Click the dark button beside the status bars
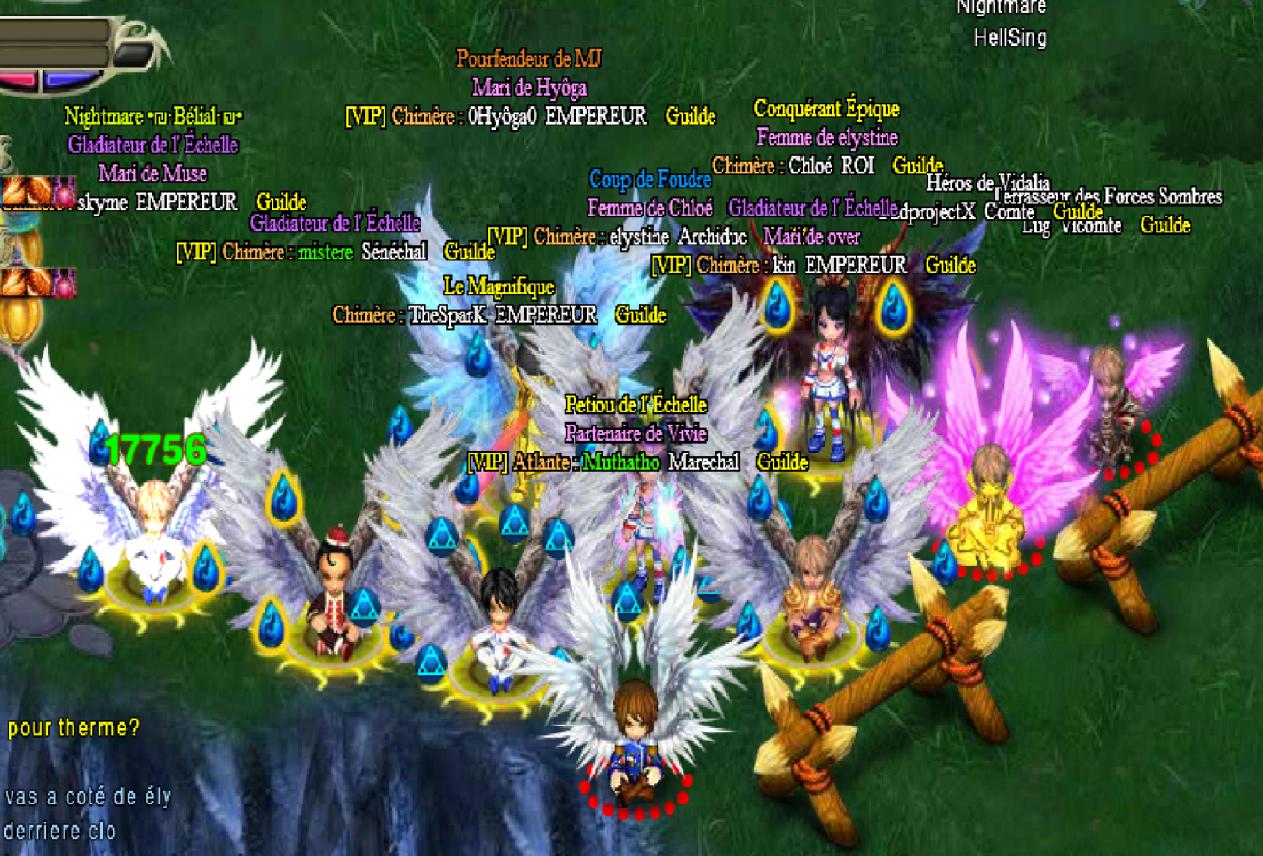Viewport: 1263px width, 856px height. [x=128, y=56]
